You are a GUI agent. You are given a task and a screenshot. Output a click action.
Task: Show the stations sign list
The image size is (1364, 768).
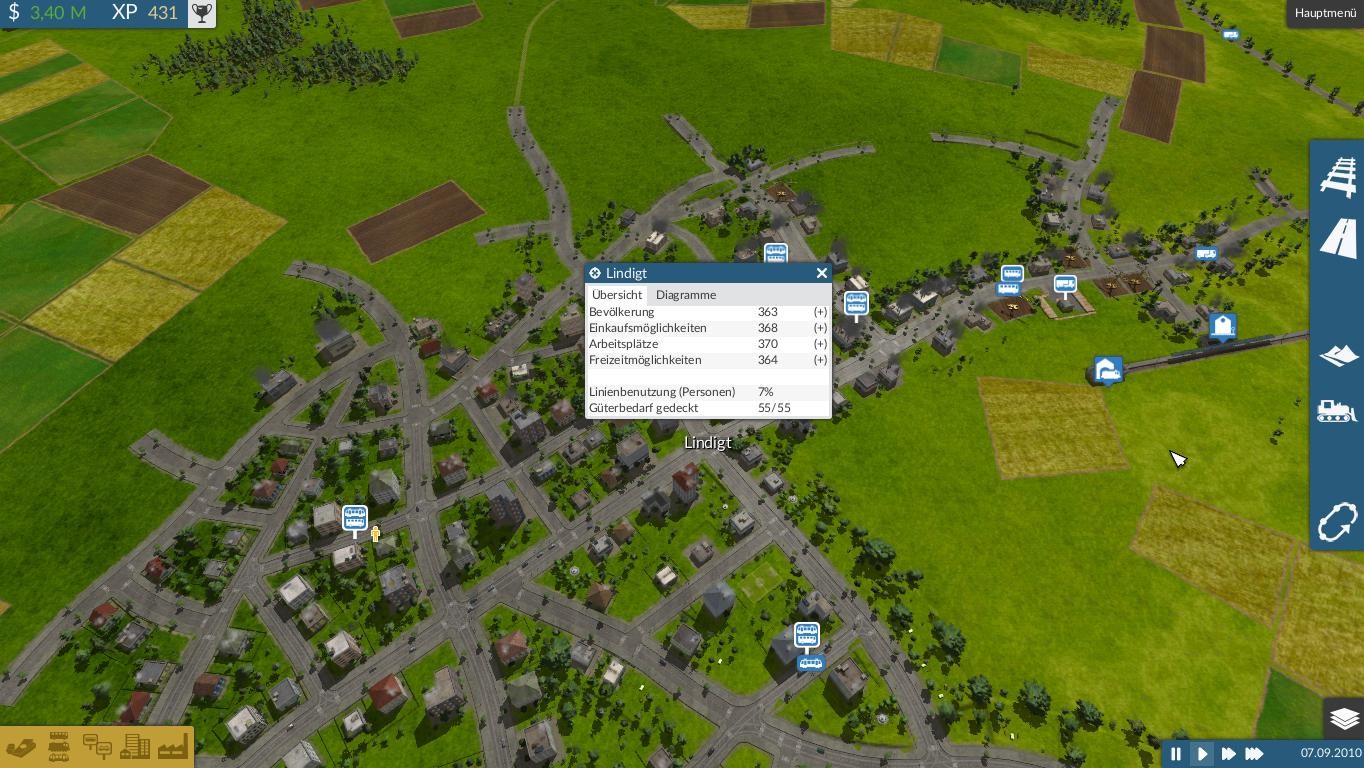tap(97, 747)
